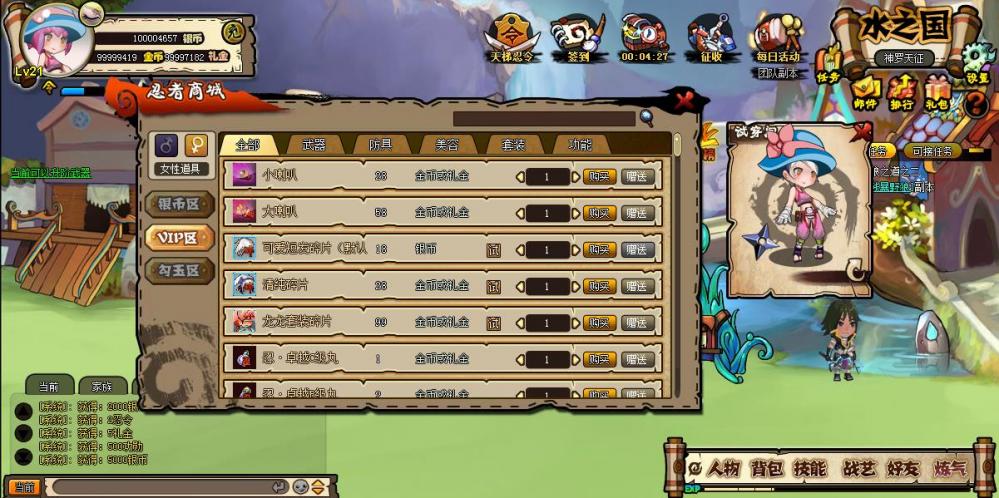Choose the 勾玉区 shop section
Viewport: 999px width, 498px height.
tap(180, 270)
